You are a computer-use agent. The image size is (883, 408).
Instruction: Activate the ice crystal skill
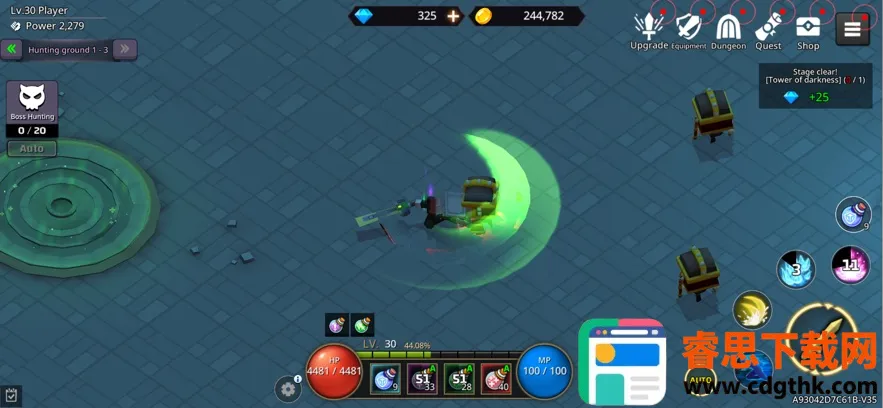tap(796, 268)
